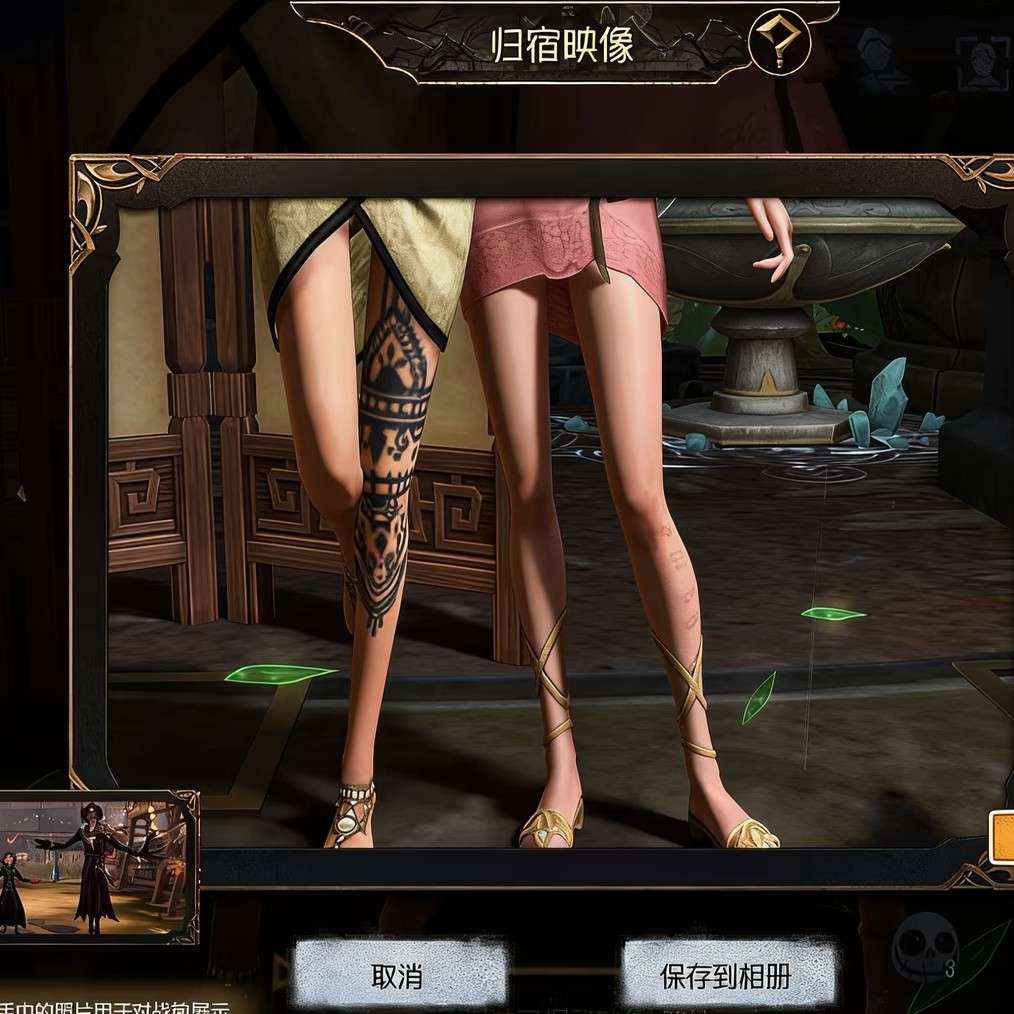
Task: Save the image with 保存到相册
Action: (x=725, y=975)
